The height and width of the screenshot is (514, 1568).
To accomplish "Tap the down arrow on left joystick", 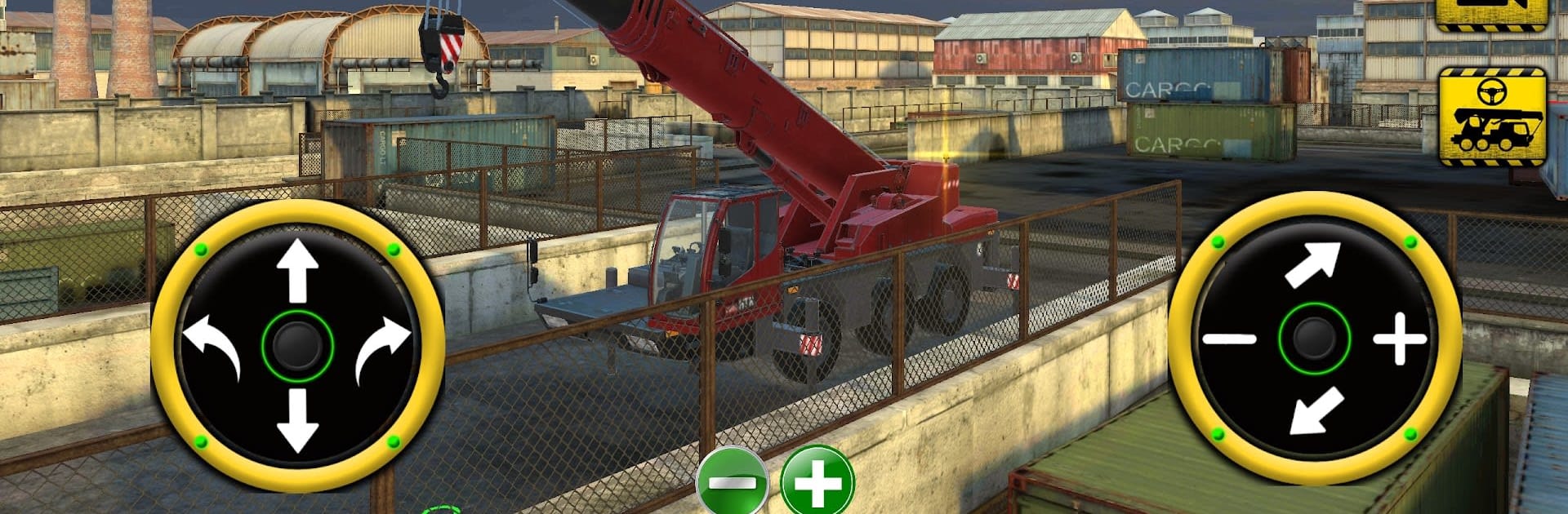I will point(297,419).
